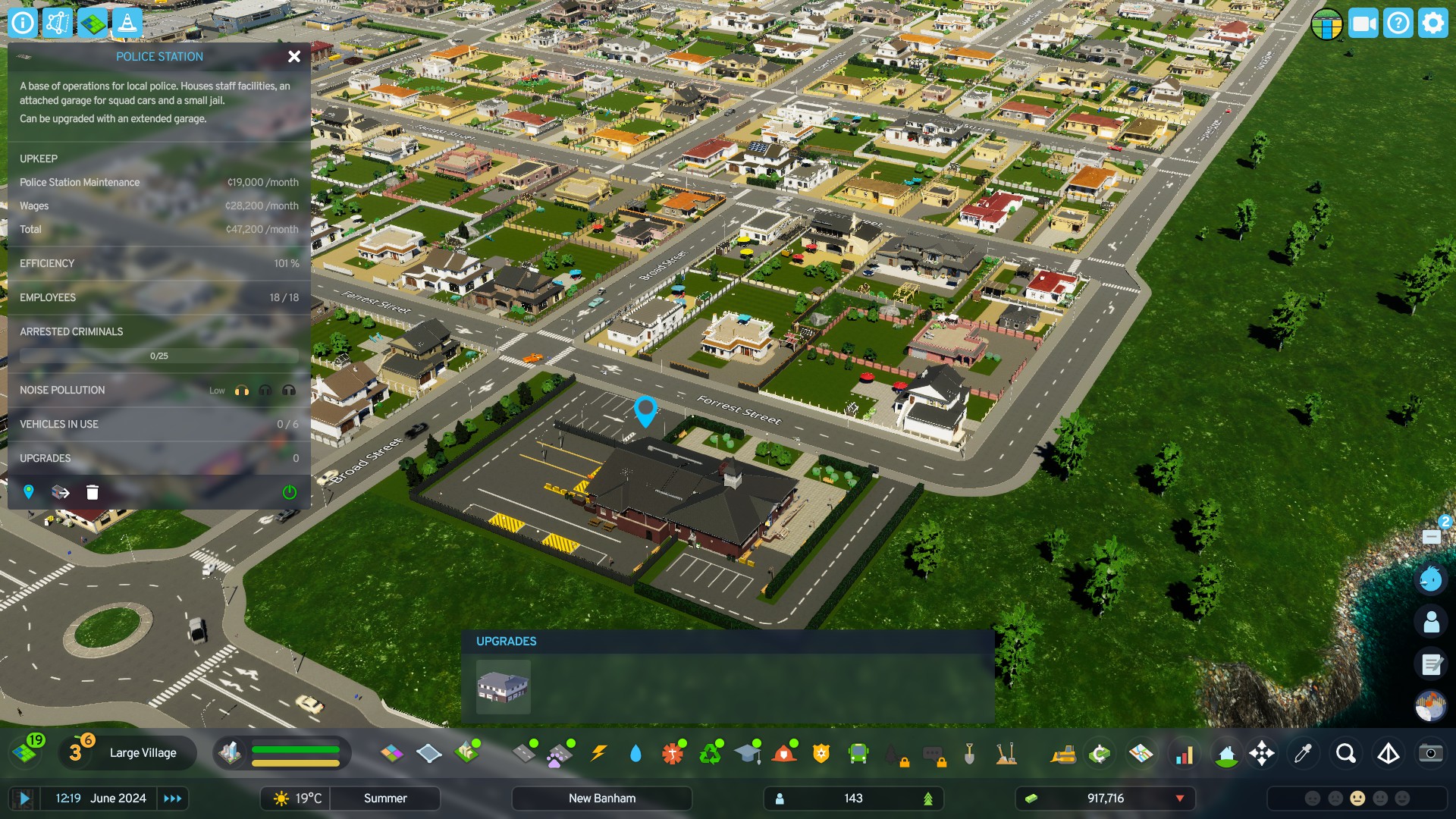Image resolution: width=1456 pixels, height=819 pixels.
Task: Fast-forward game speed with triple arrows
Action: (173, 798)
